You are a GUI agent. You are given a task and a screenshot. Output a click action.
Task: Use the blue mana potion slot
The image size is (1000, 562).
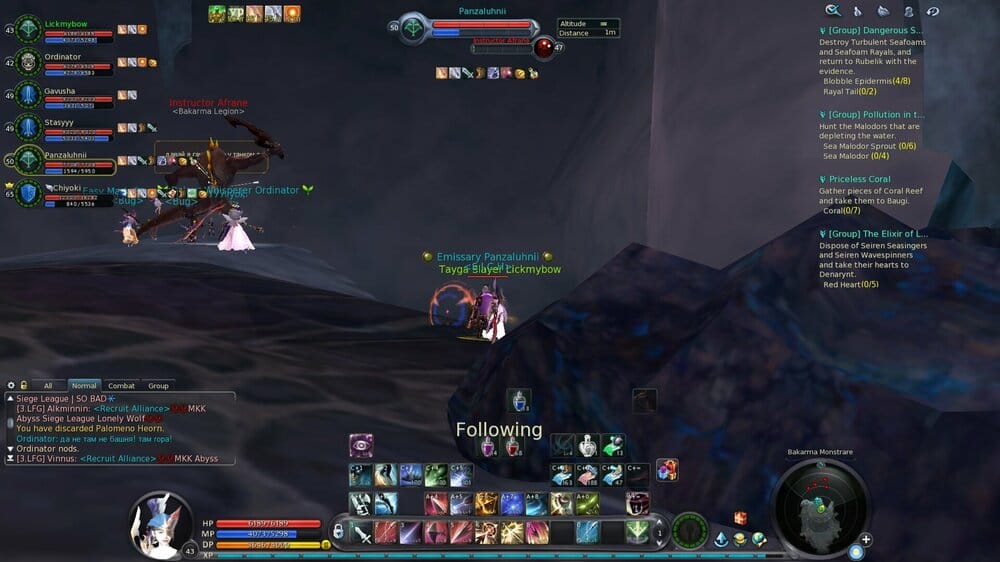(x=518, y=401)
